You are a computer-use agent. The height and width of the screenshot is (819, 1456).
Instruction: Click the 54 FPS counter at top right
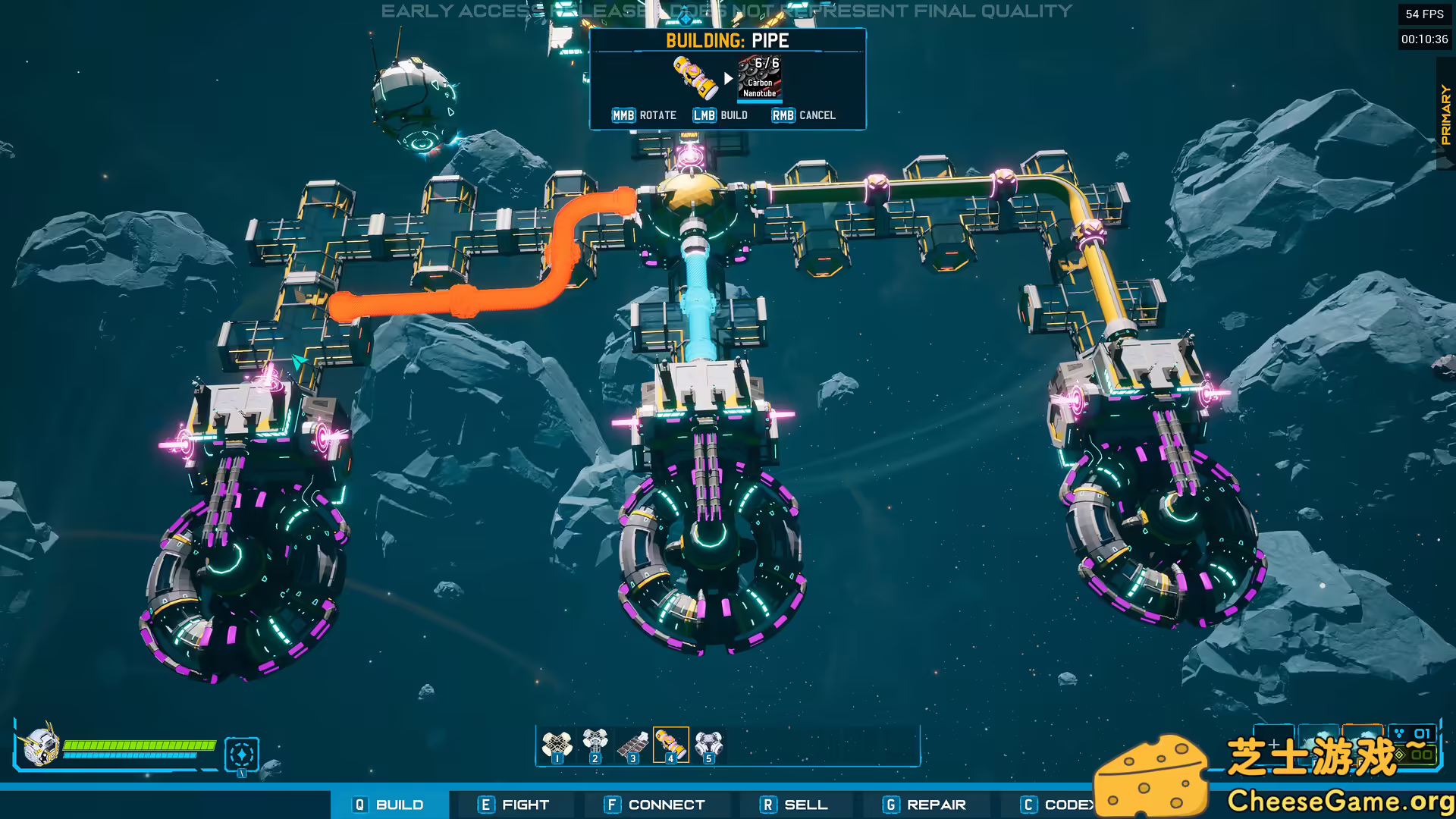1424,14
